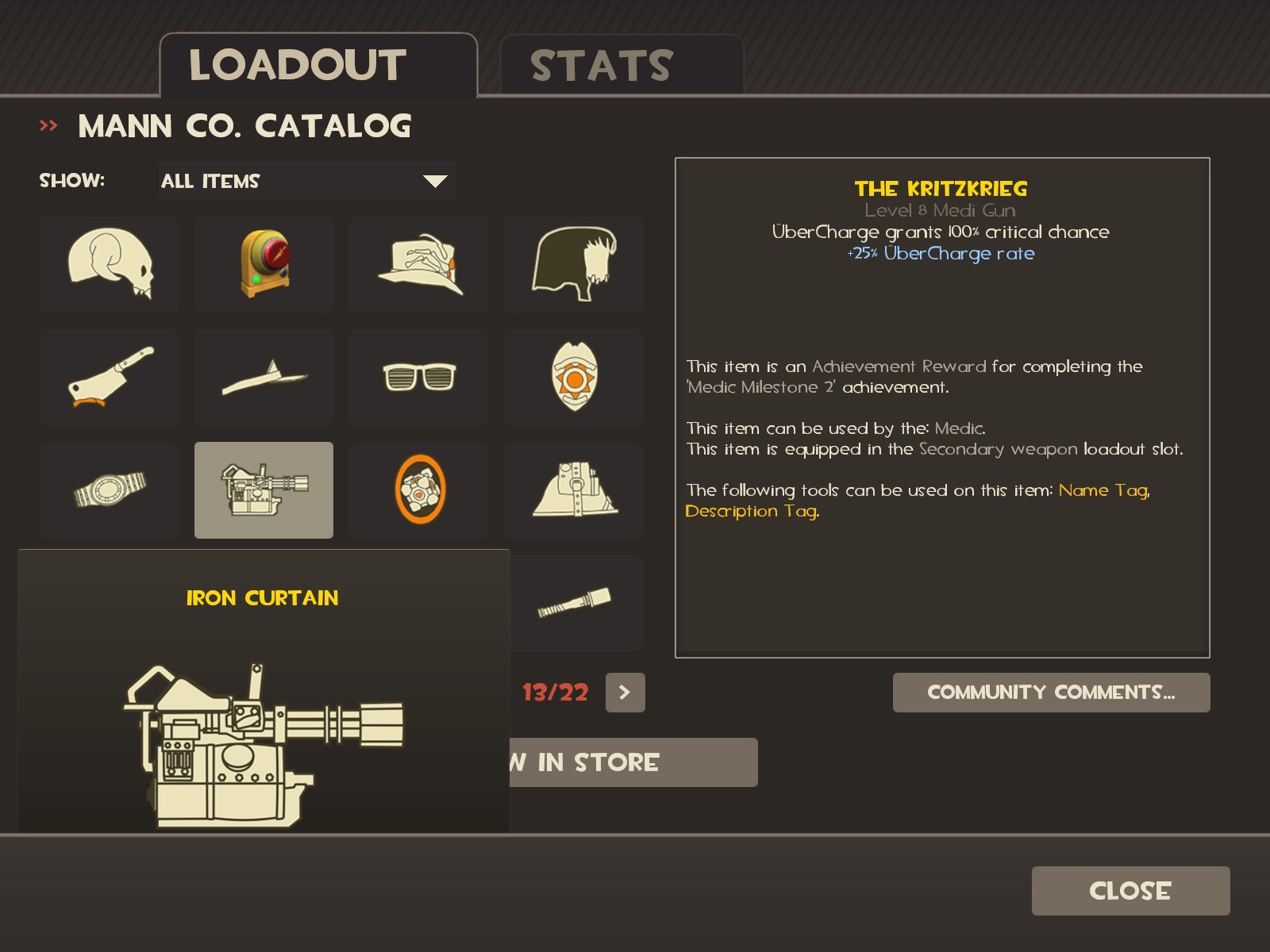The height and width of the screenshot is (952, 1270).
Task: Select the shutter shades glasses item
Action: click(418, 377)
